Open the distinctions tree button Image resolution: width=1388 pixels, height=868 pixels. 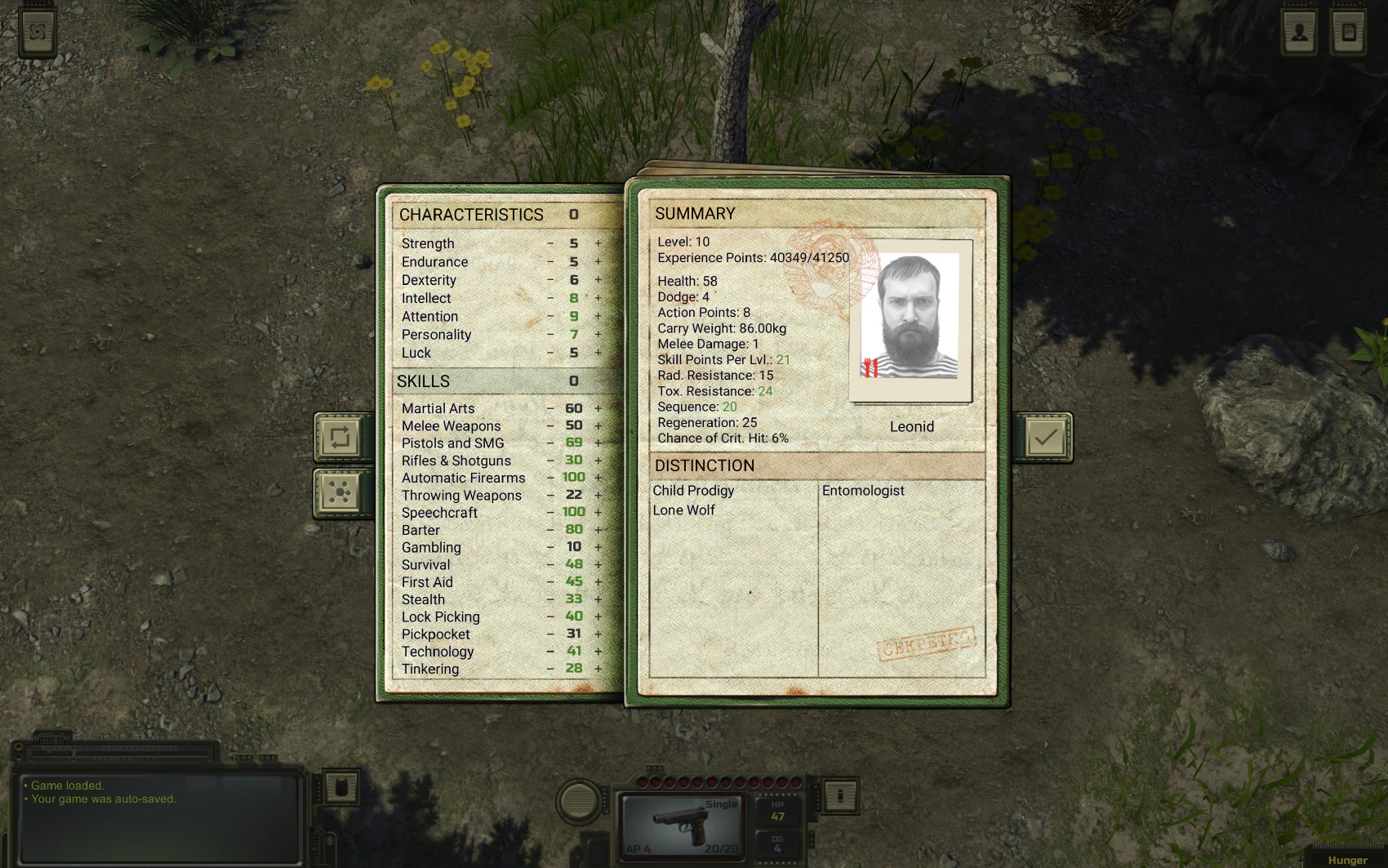[x=340, y=492]
